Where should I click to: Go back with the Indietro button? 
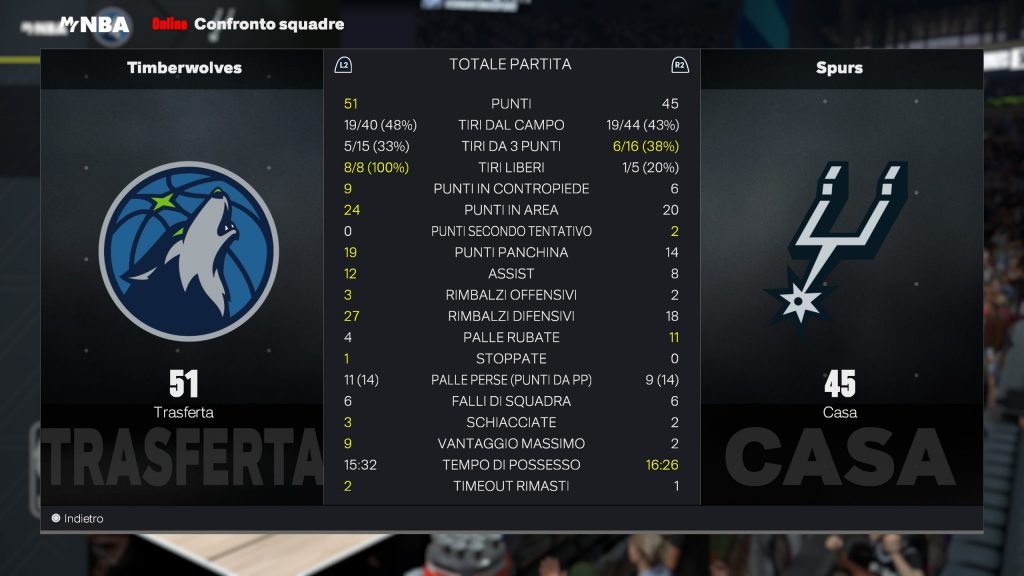pyautogui.click(x=78, y=519)
